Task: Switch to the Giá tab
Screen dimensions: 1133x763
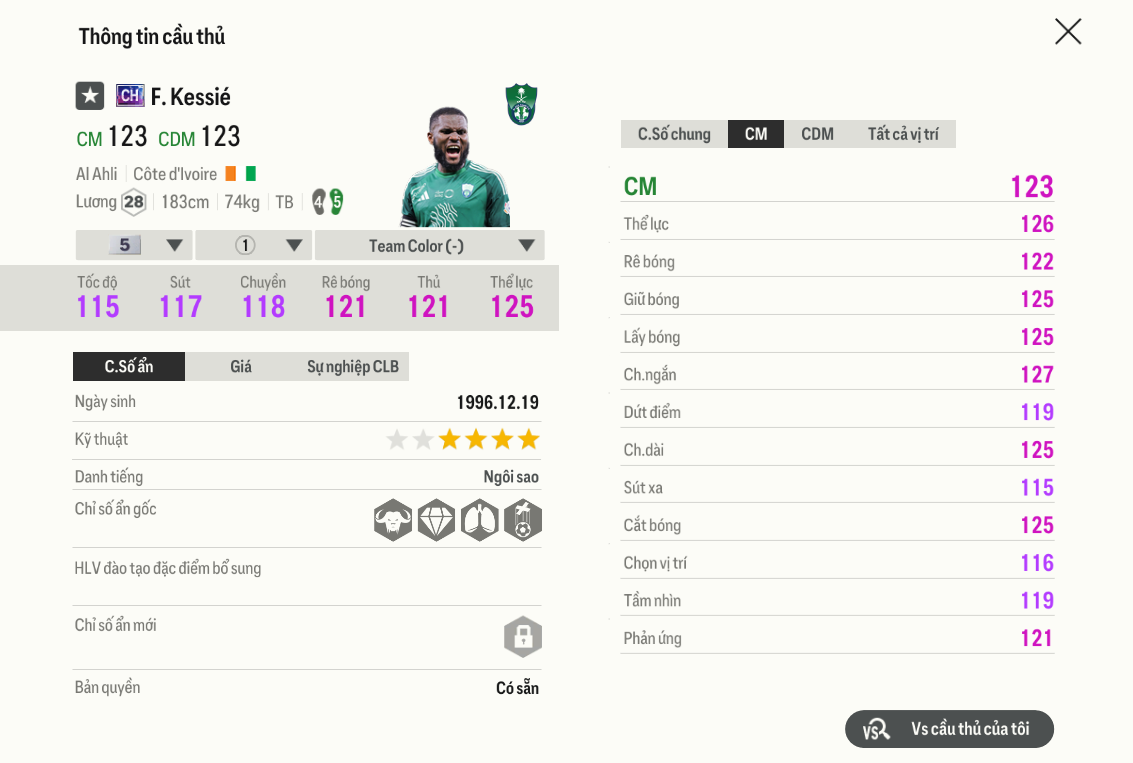Action: coord(241,367)
